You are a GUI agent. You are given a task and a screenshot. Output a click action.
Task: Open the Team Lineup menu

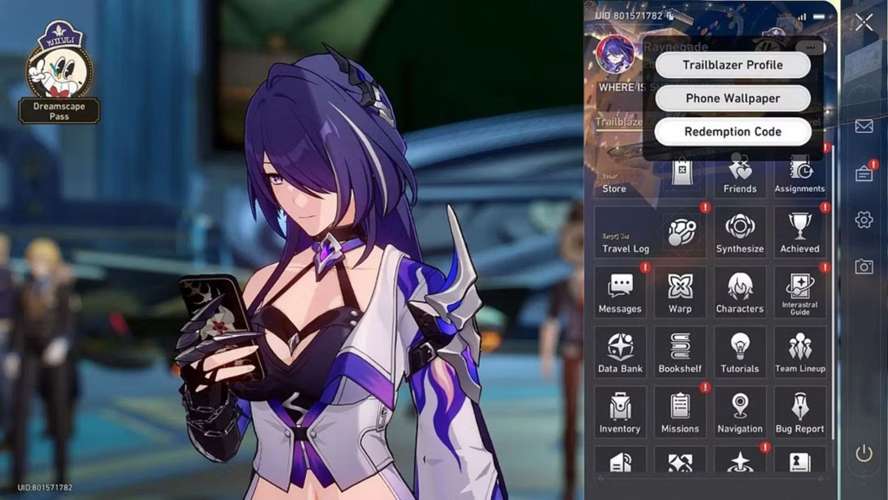pyautogui.click(x=800, y=353)
